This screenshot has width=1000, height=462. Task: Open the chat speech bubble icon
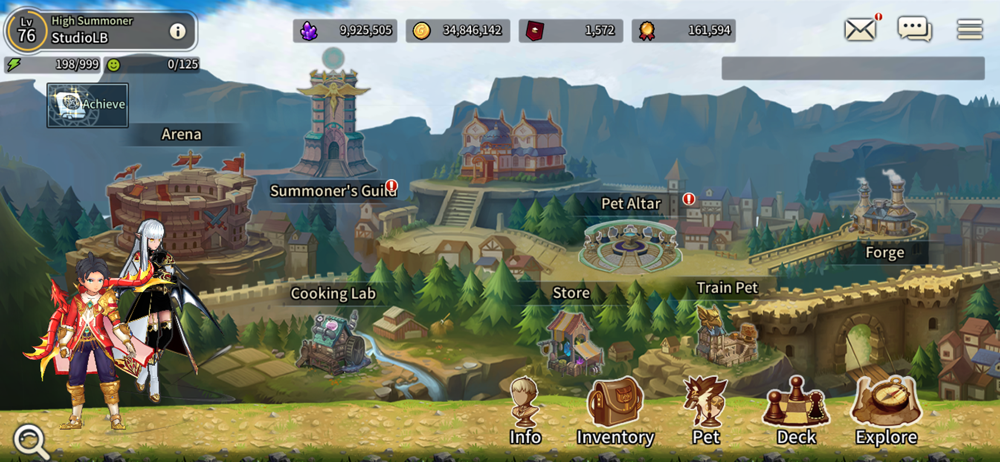coord(914,29)
